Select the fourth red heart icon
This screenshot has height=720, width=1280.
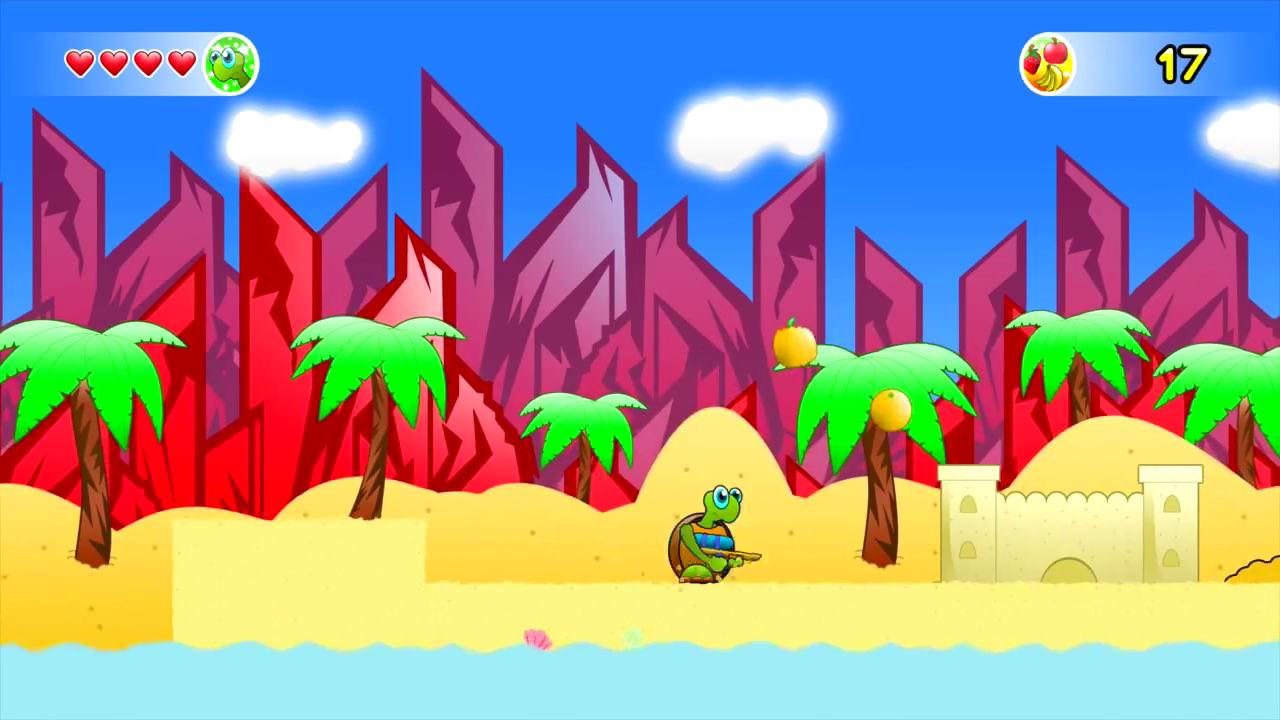point(180,62)
